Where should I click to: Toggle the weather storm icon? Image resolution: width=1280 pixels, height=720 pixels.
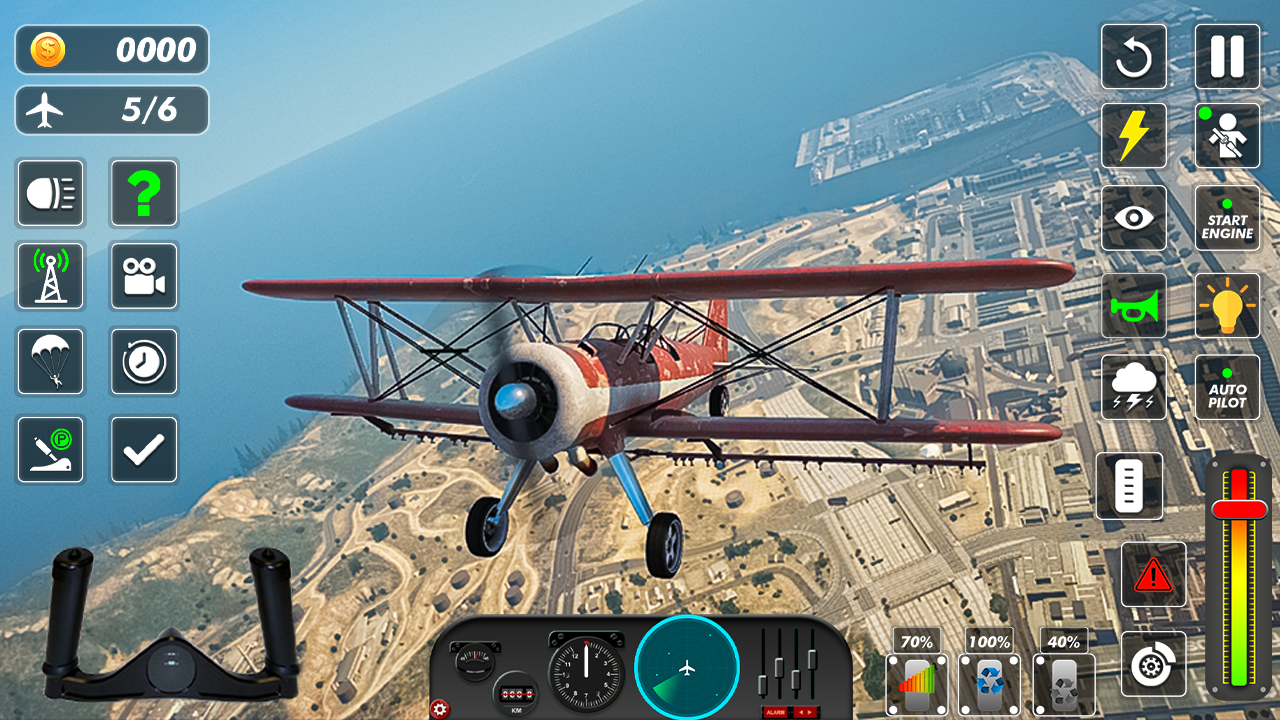tap(1134, 387)
